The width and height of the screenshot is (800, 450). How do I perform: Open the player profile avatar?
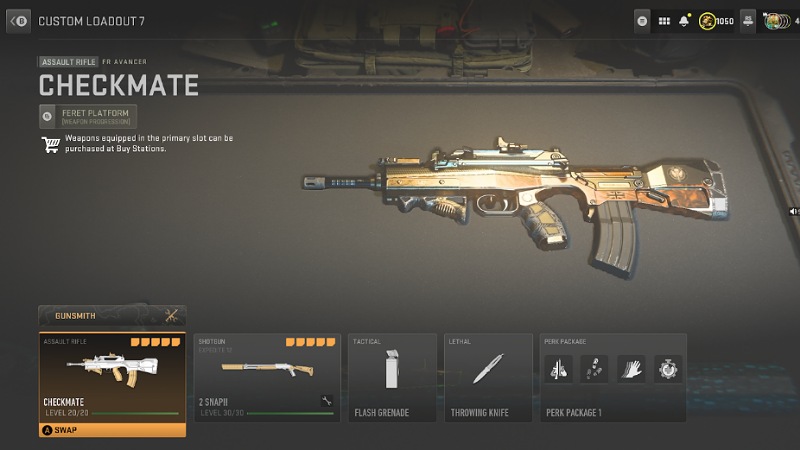pyautogui.click(x=774, y=20)
